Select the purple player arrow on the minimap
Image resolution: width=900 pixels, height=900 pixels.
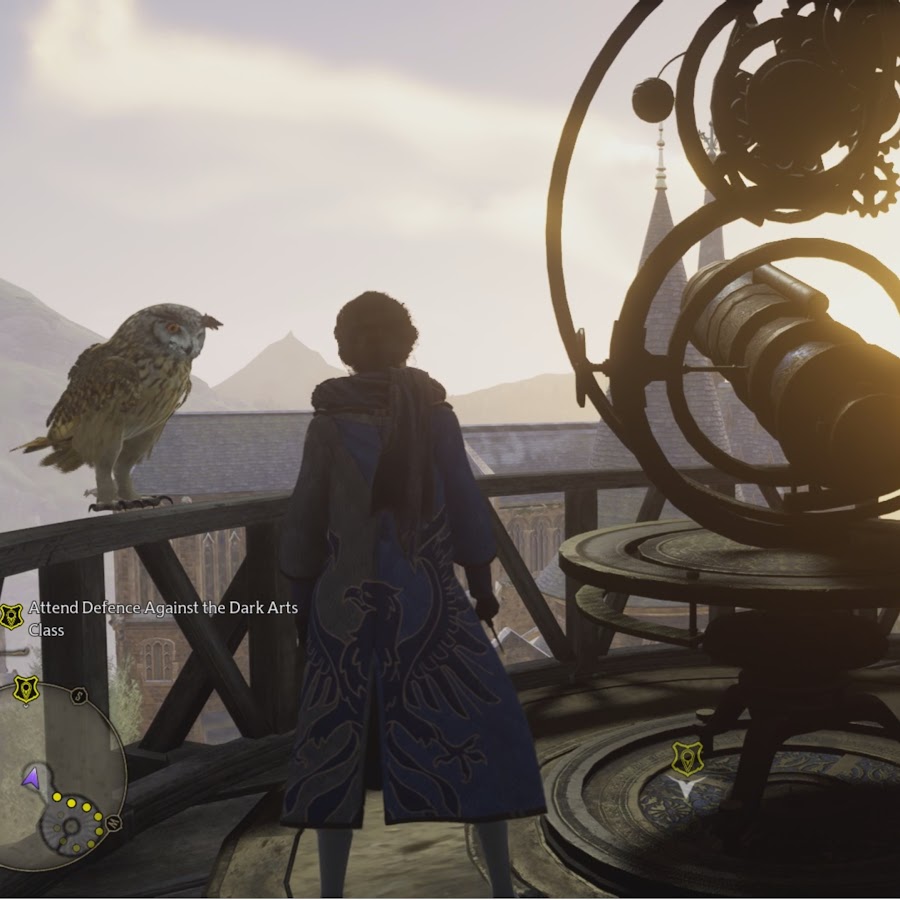[x=32, y=776]
